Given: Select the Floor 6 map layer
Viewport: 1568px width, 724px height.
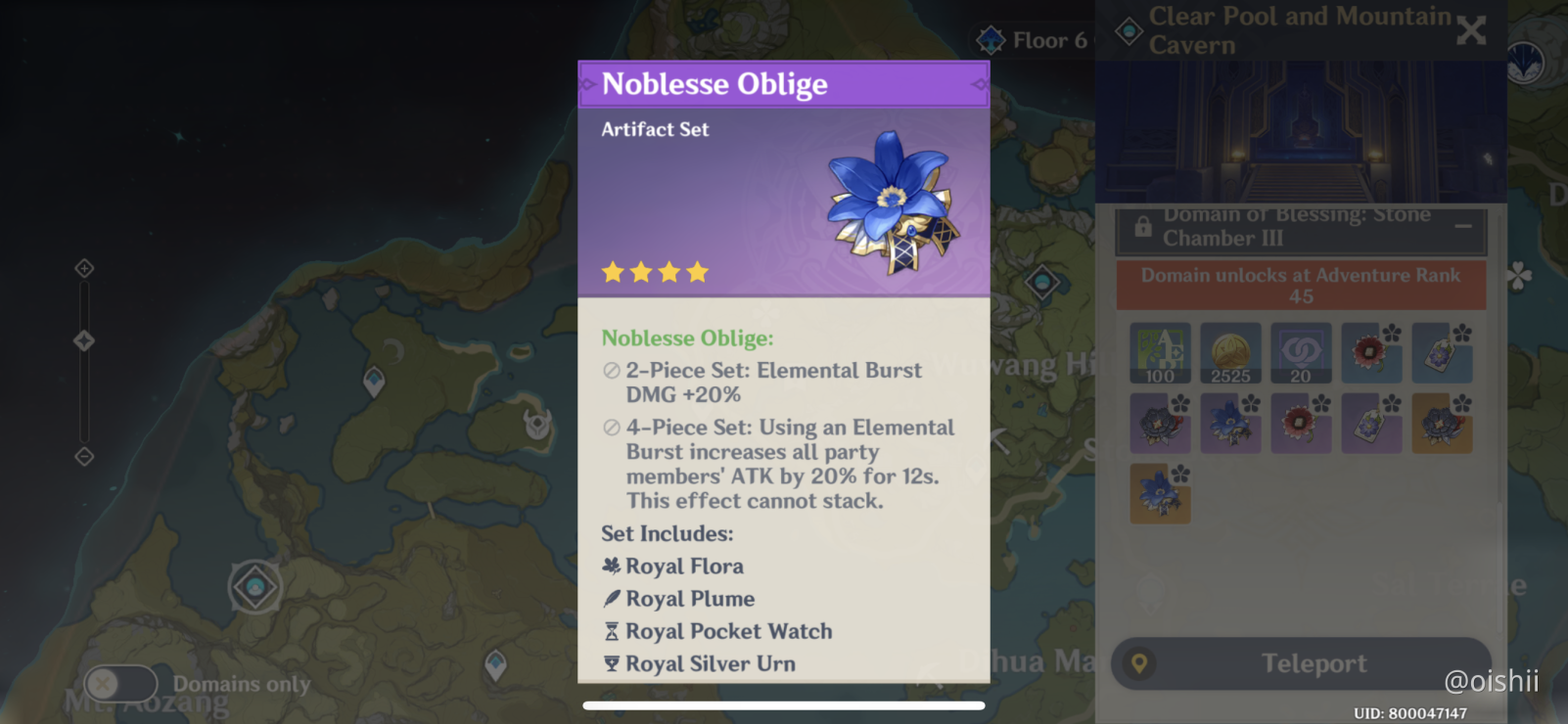Looking at the screenshot, I should point(1033,40).
